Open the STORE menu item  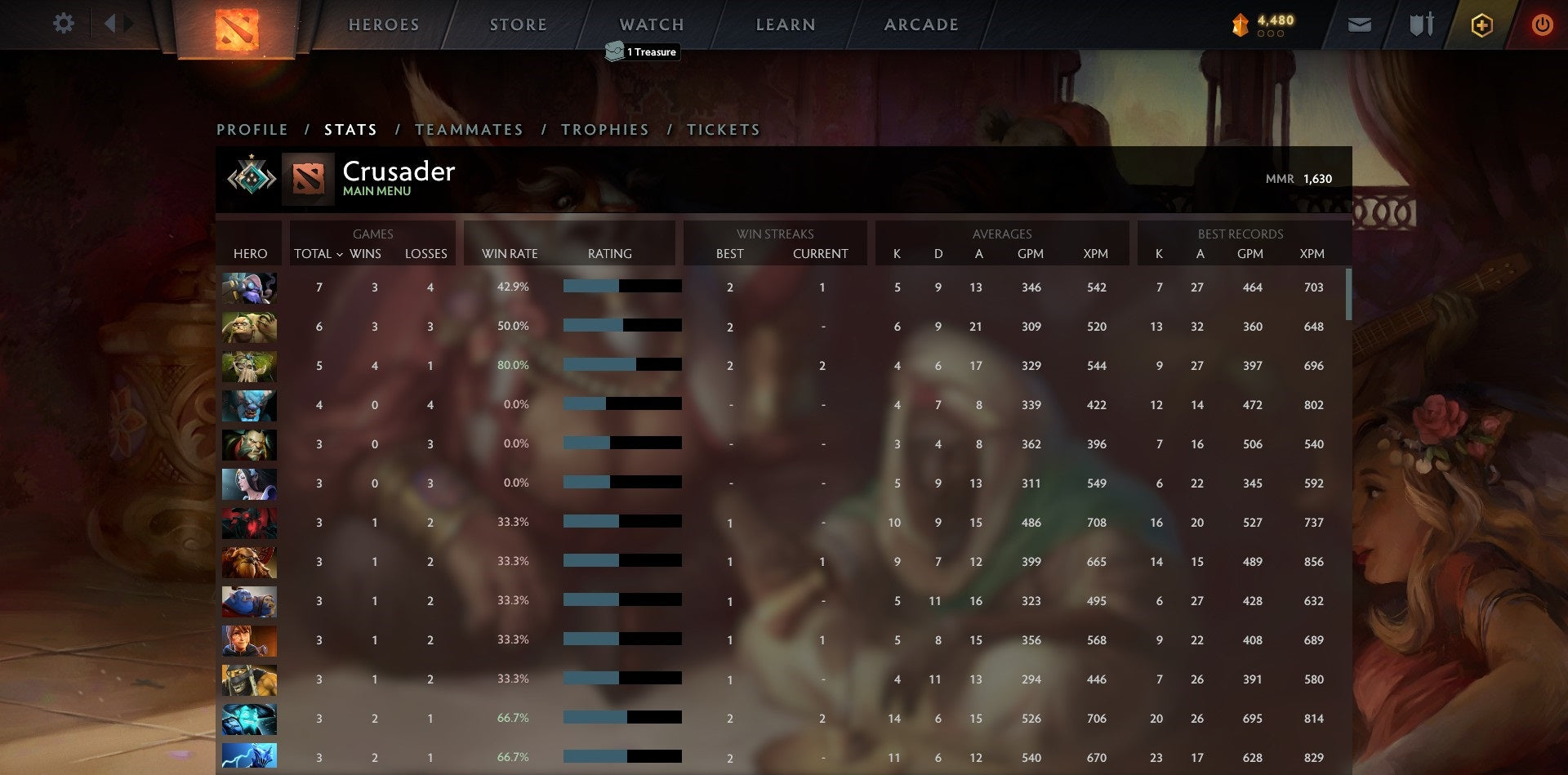518,24
